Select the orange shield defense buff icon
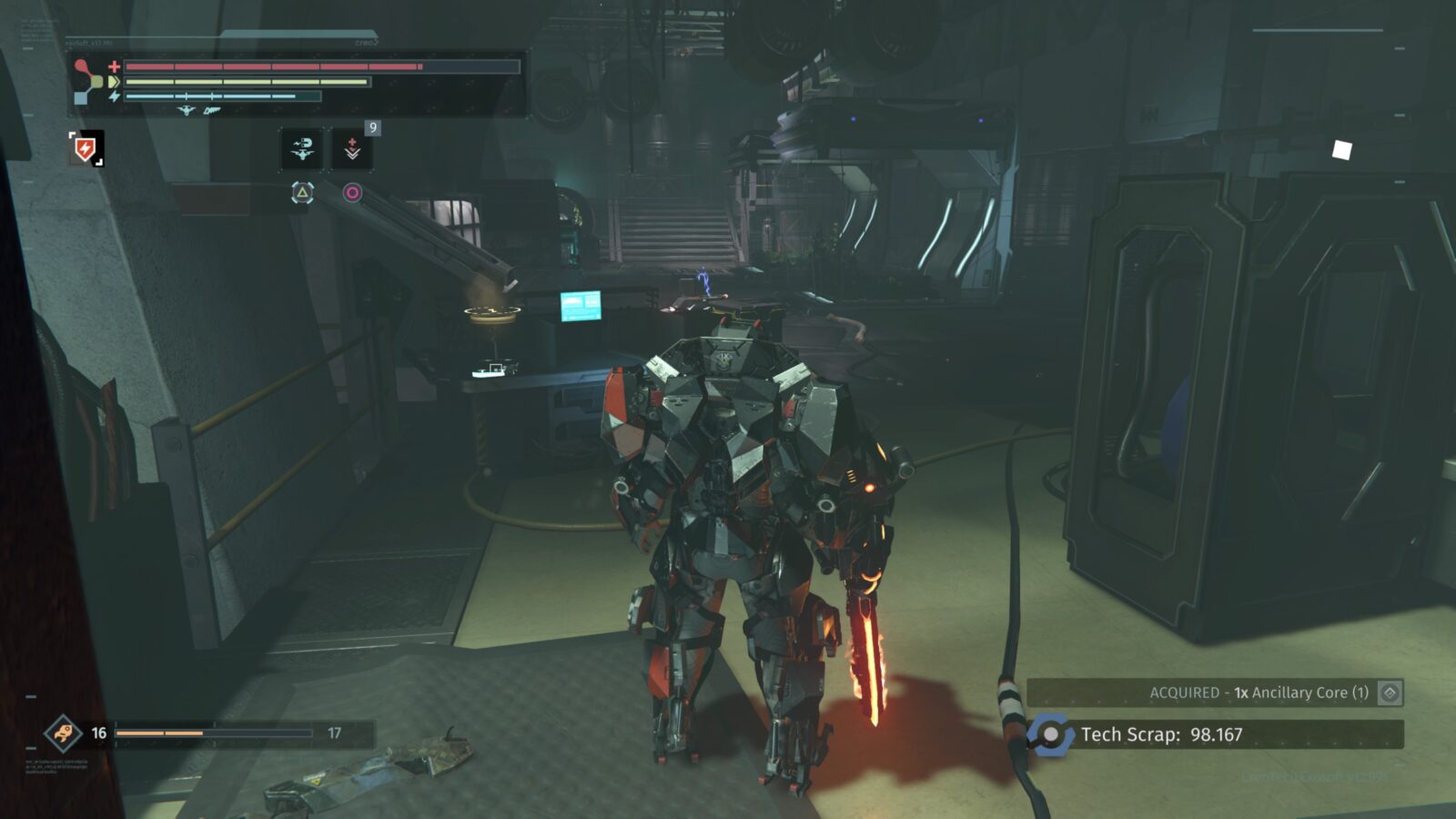 point(84,148)
